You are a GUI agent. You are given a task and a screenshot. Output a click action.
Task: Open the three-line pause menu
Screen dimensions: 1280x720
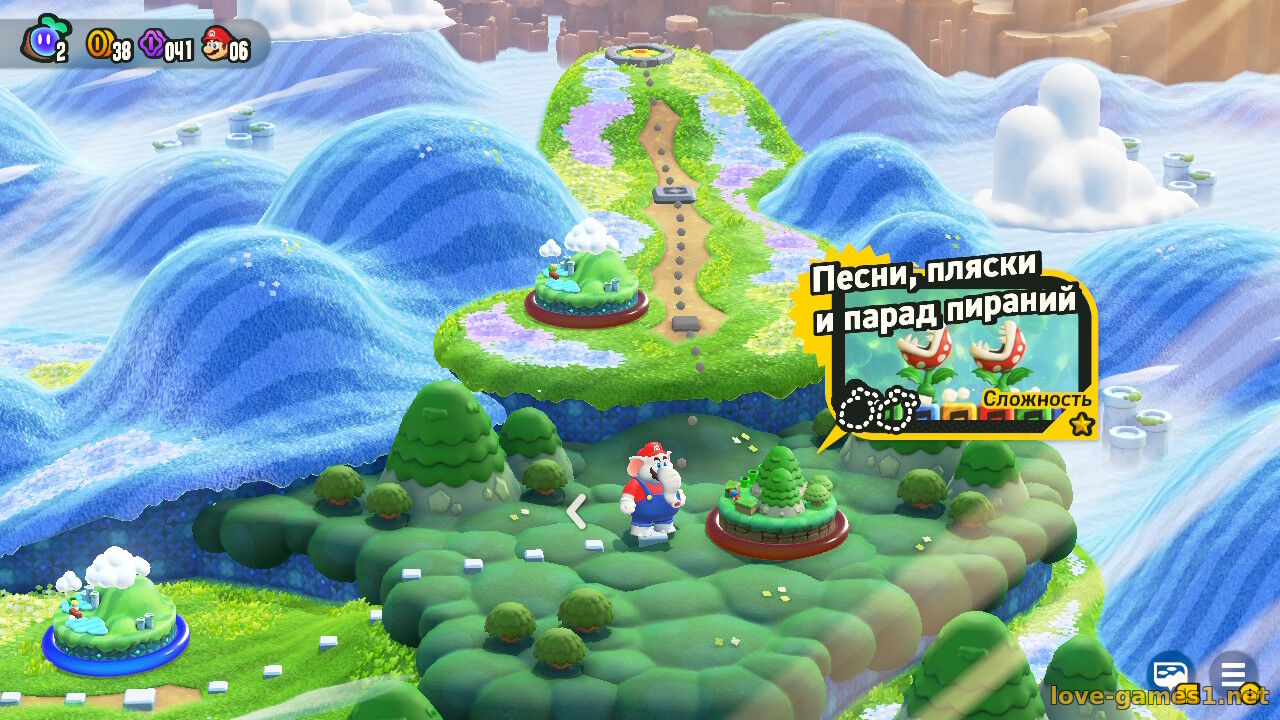pos(1233,673)
